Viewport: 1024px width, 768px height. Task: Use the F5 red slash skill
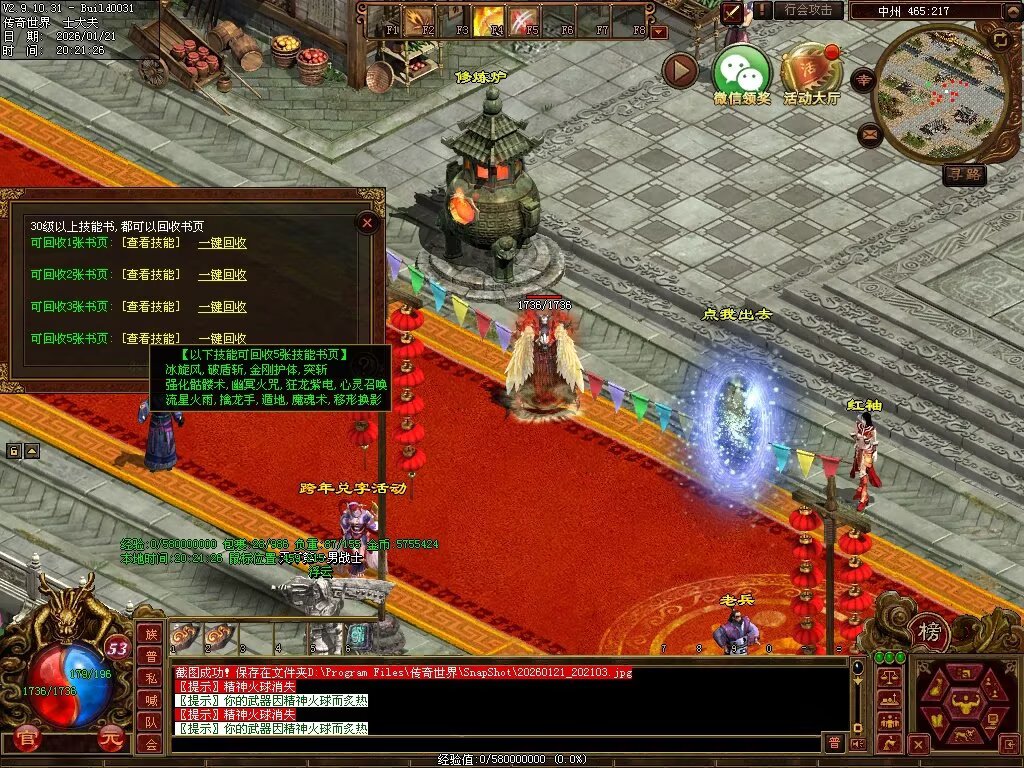point(524,20)
